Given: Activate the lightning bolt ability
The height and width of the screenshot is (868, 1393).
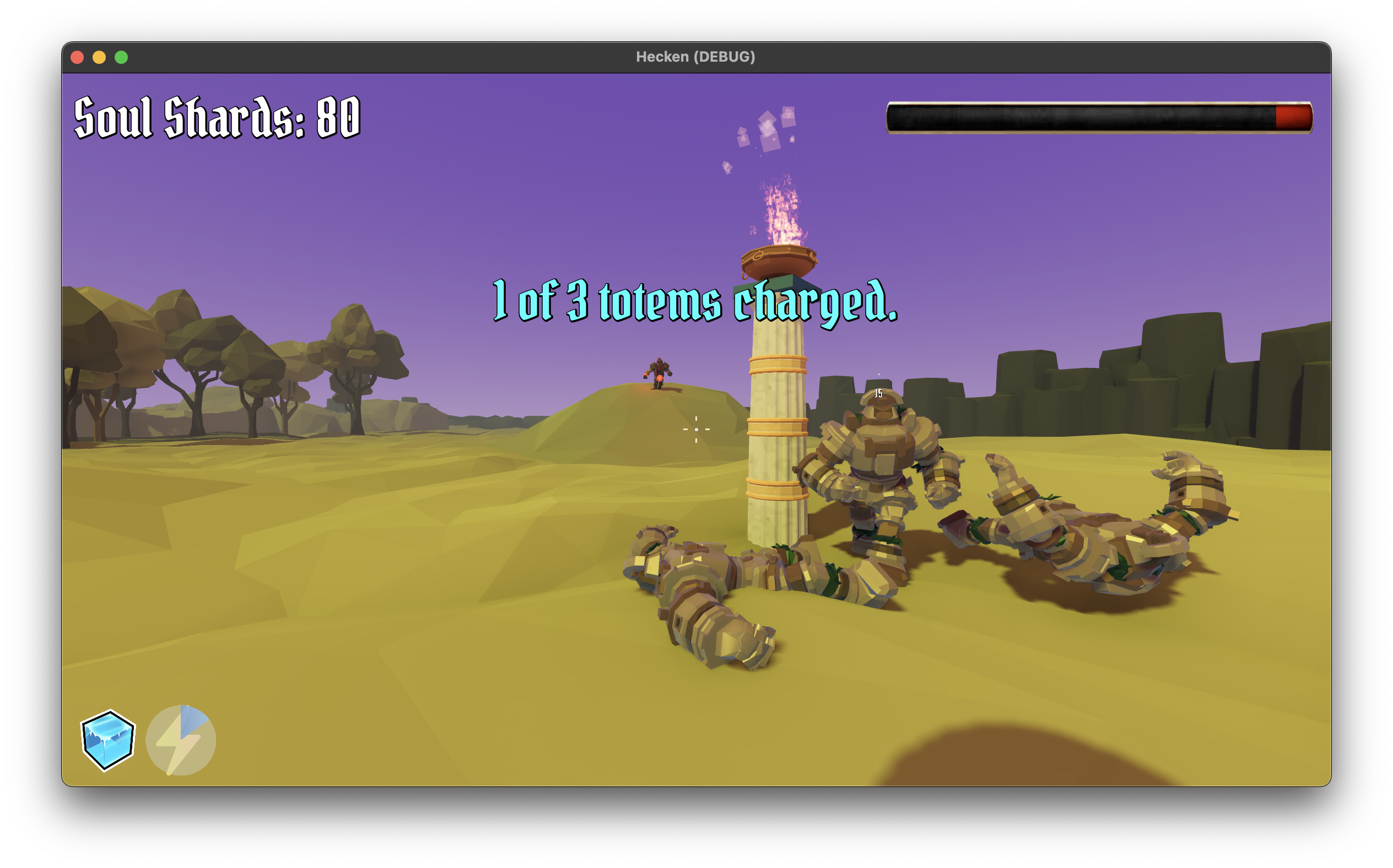Looking at the screenshot, I should click(x=181, y=741).
